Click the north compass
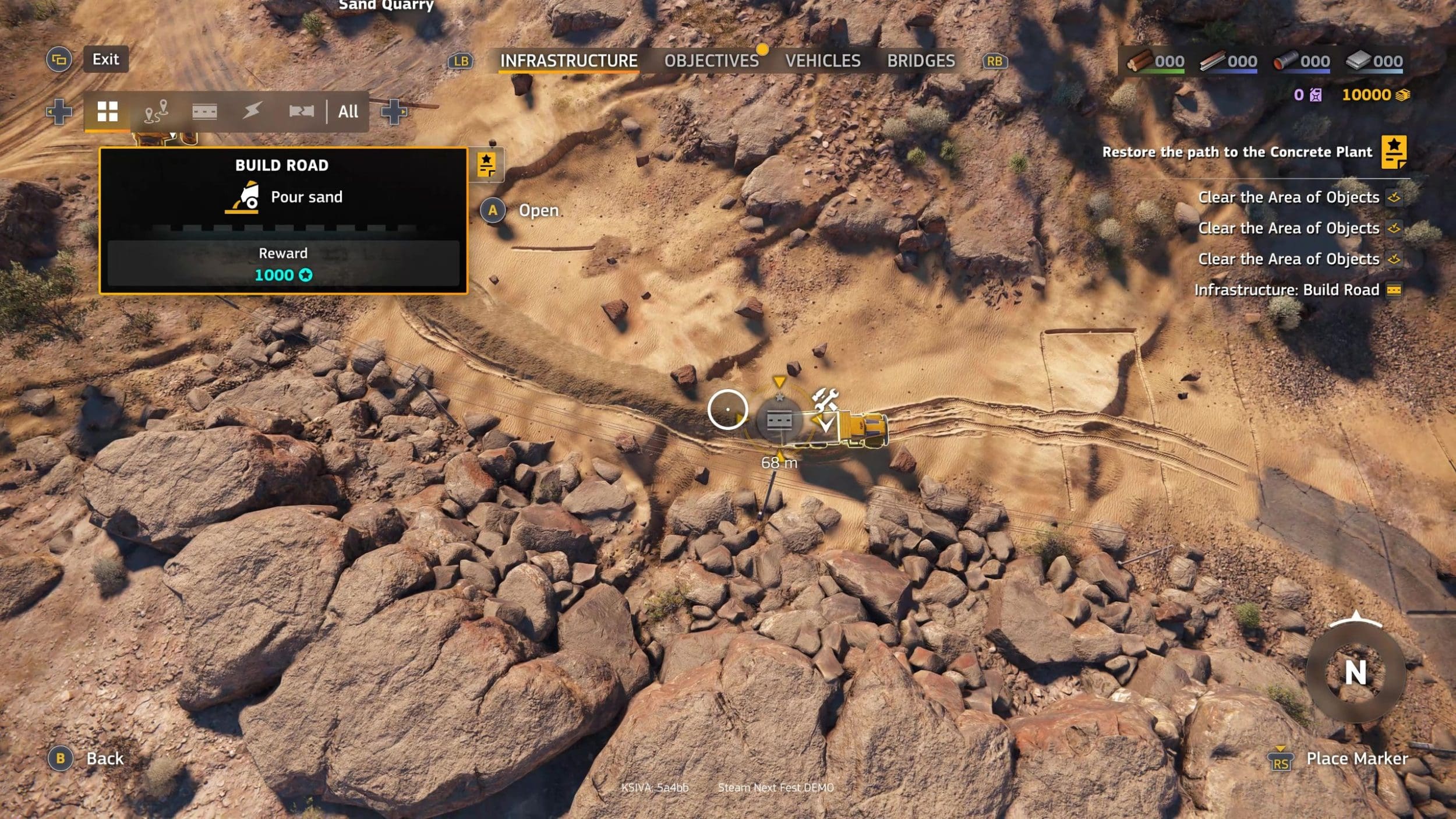1456x819 pixels. coord(1355,673)
